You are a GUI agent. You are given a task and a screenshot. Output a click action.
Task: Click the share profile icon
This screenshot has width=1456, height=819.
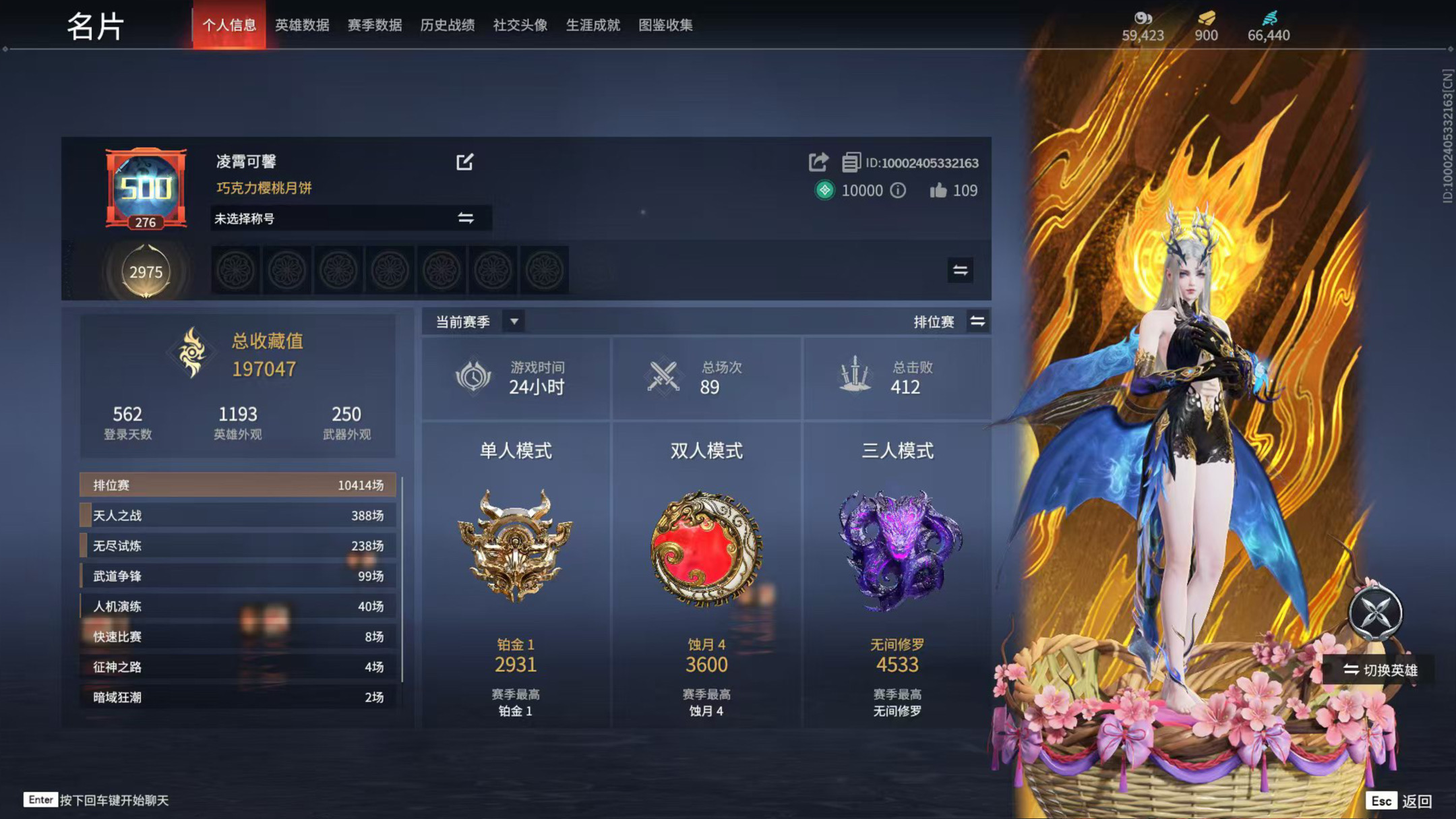[818, 162]
